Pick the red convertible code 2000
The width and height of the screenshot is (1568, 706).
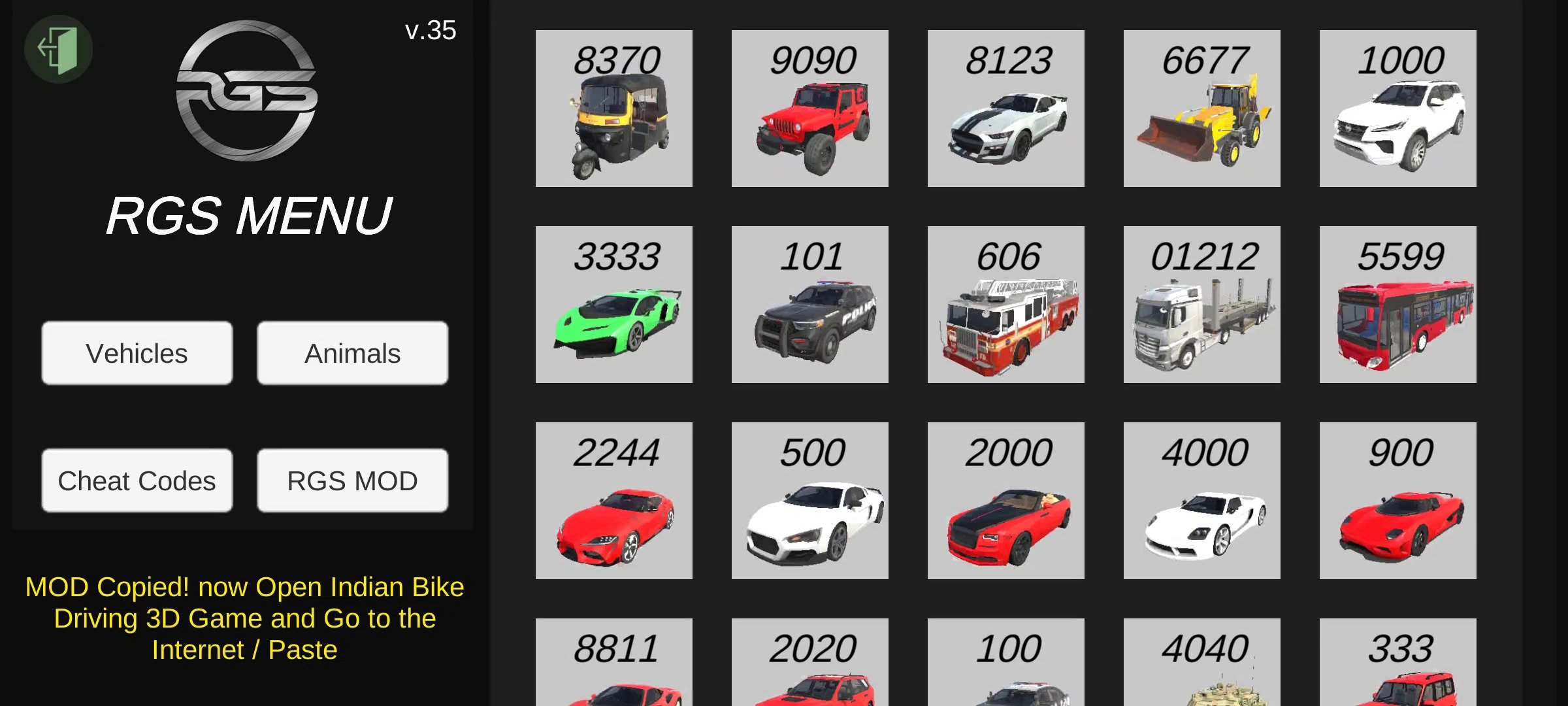coord(1005,501)
